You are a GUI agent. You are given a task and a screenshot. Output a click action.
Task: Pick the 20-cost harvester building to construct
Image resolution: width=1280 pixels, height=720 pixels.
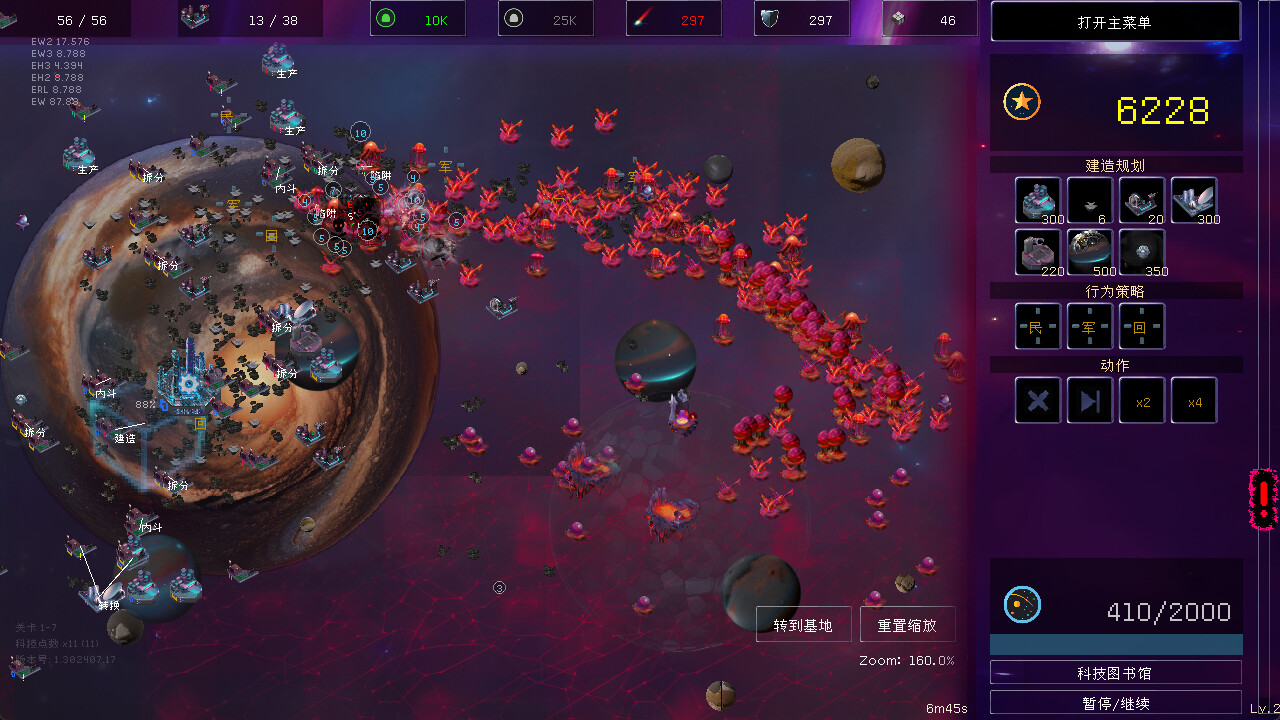(x=1141, y=200)
